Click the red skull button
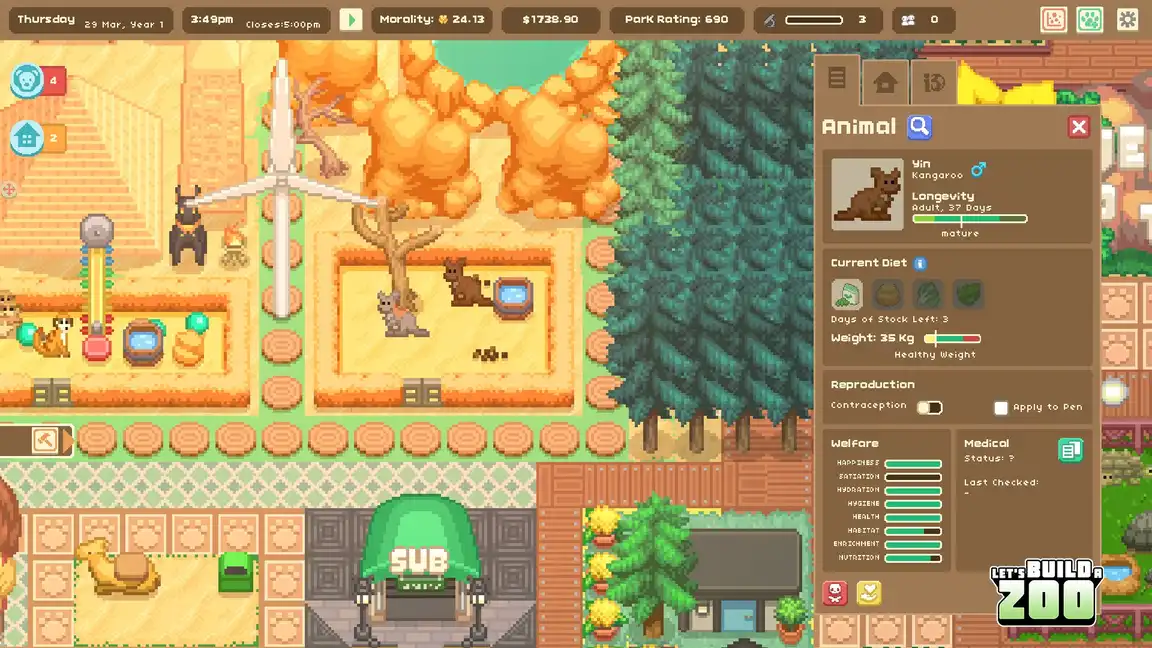 (835, 593)
